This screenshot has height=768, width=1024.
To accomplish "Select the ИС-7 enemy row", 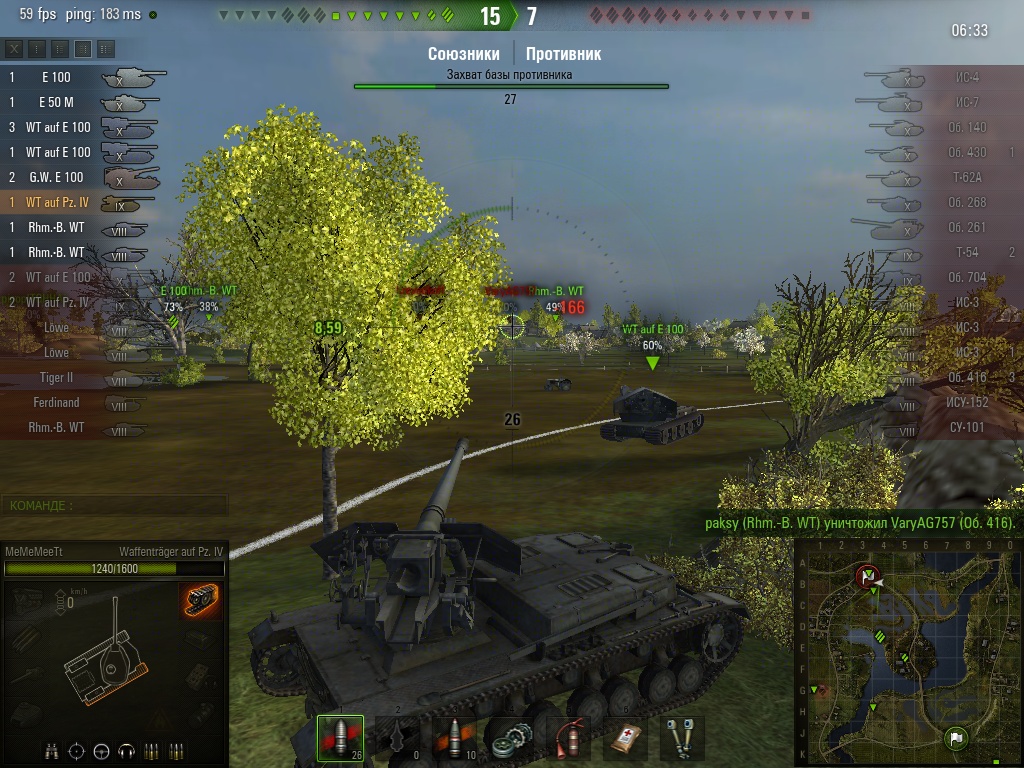I will pos(940,102).
